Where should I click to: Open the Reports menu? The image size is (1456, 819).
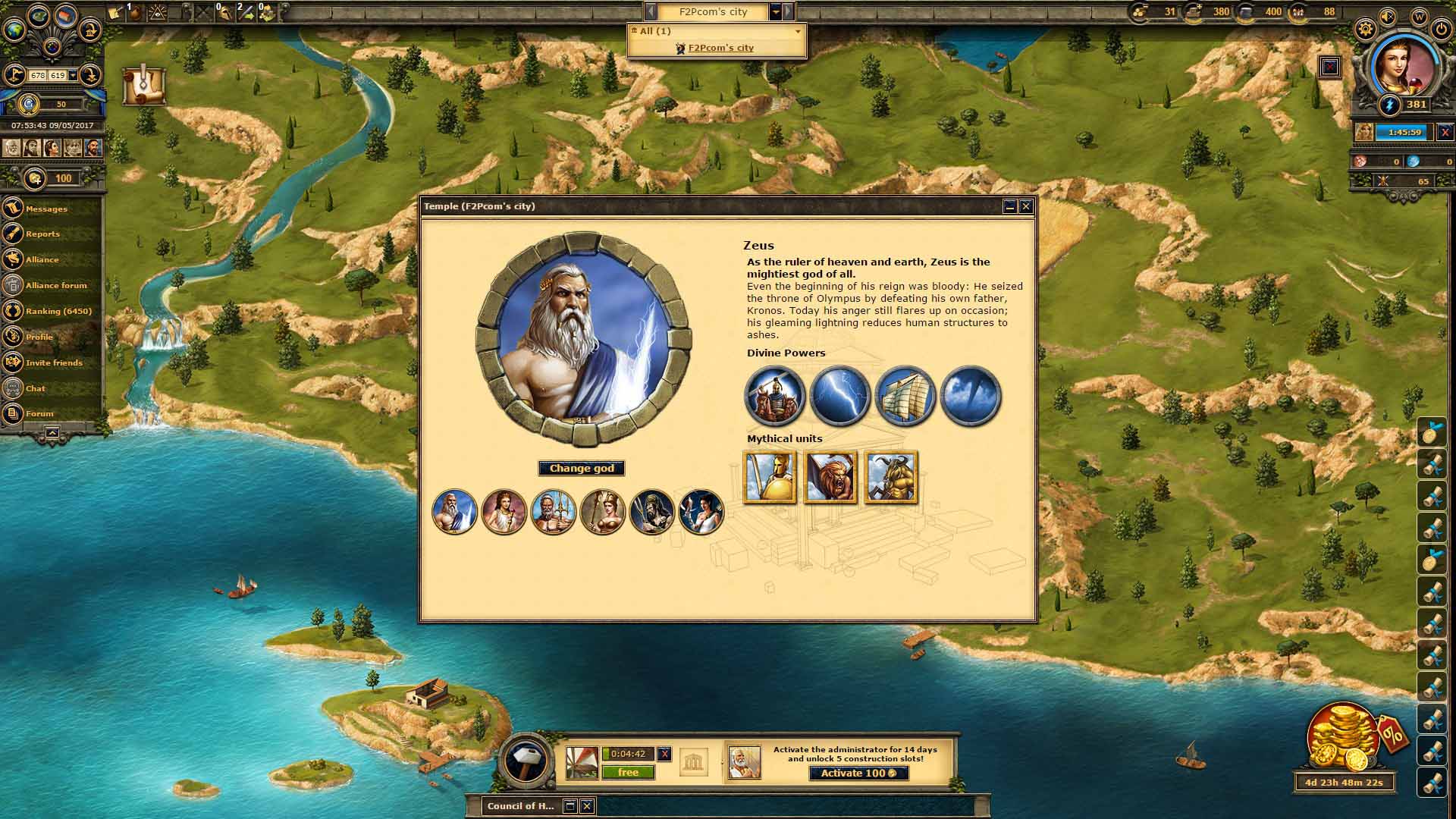pyautogui.click(x=42, y=234)
